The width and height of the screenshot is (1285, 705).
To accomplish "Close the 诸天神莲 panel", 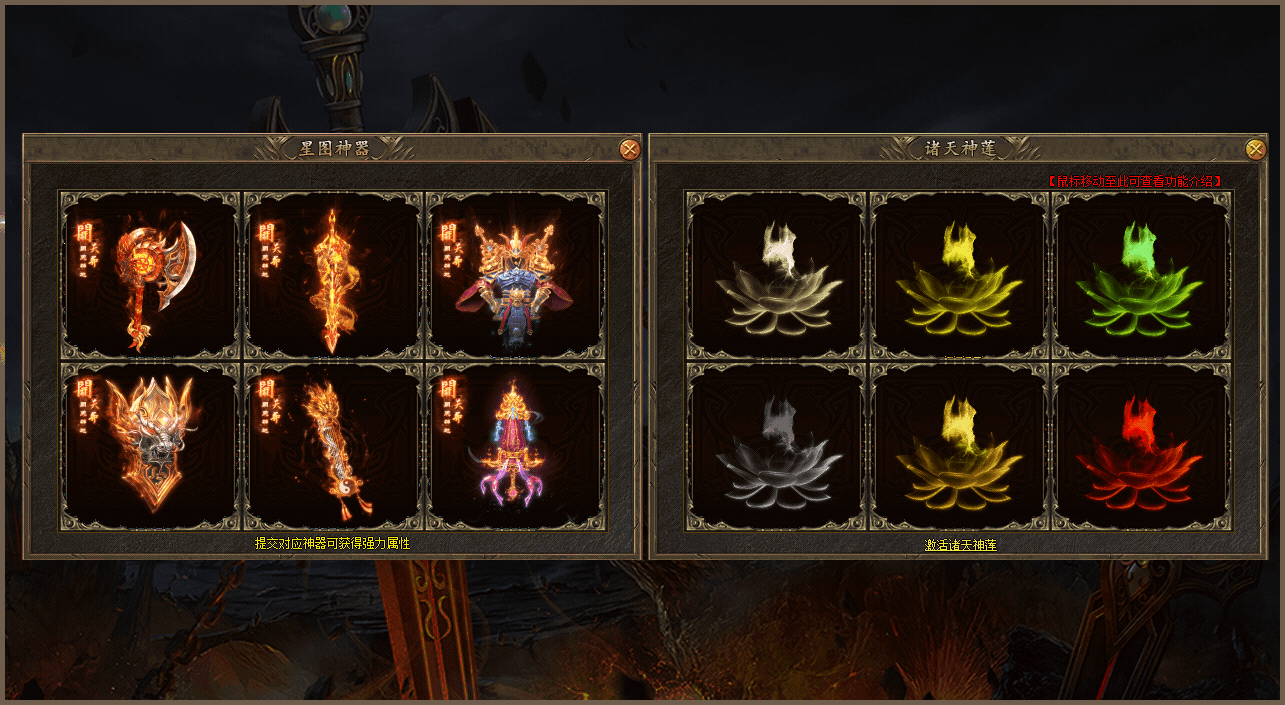I will point(1255,150).
